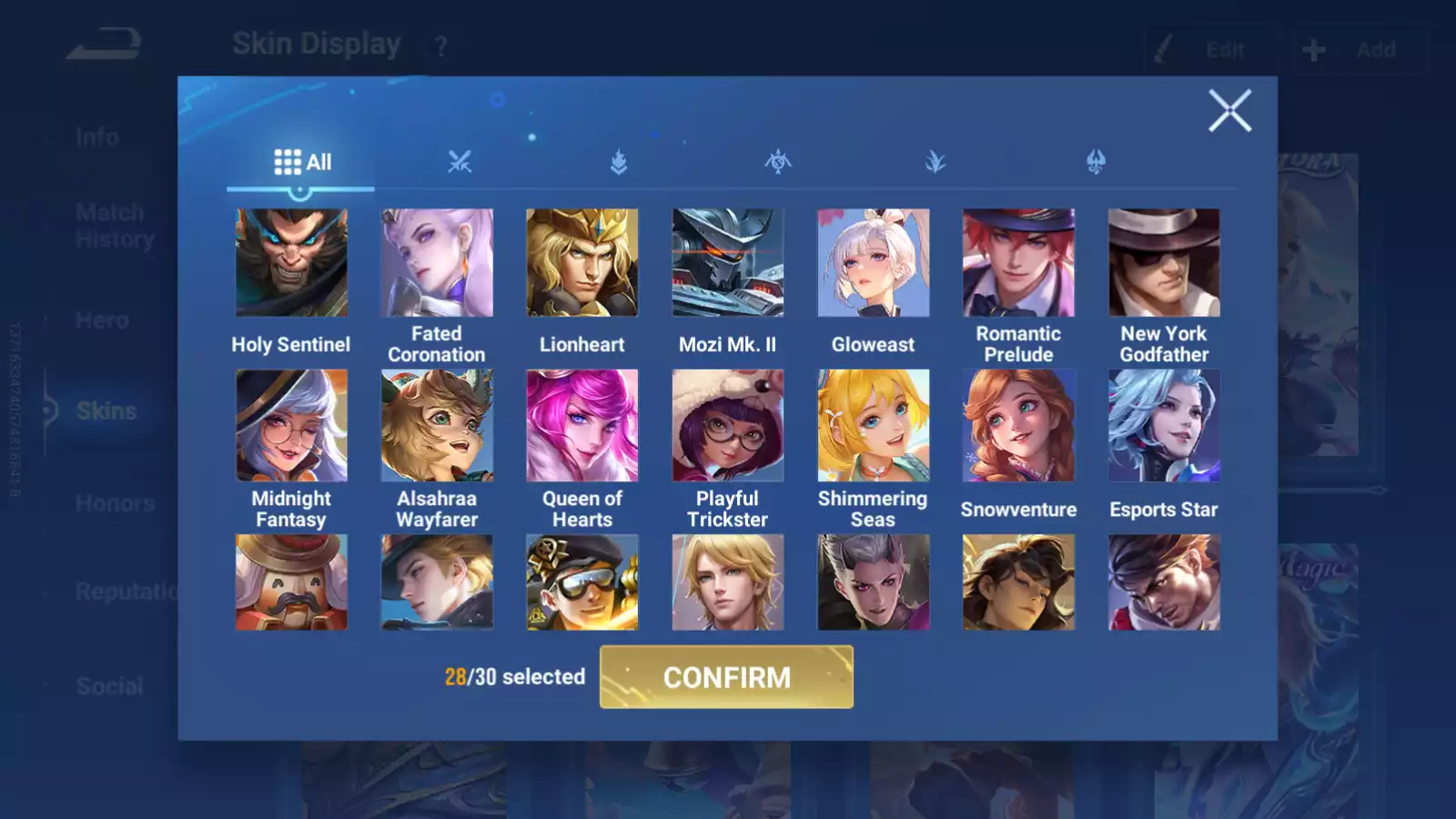Toggle the Esports Star skin selection
The height and width of the screenshot is (819, 1456).
(x=1164, y=427)
